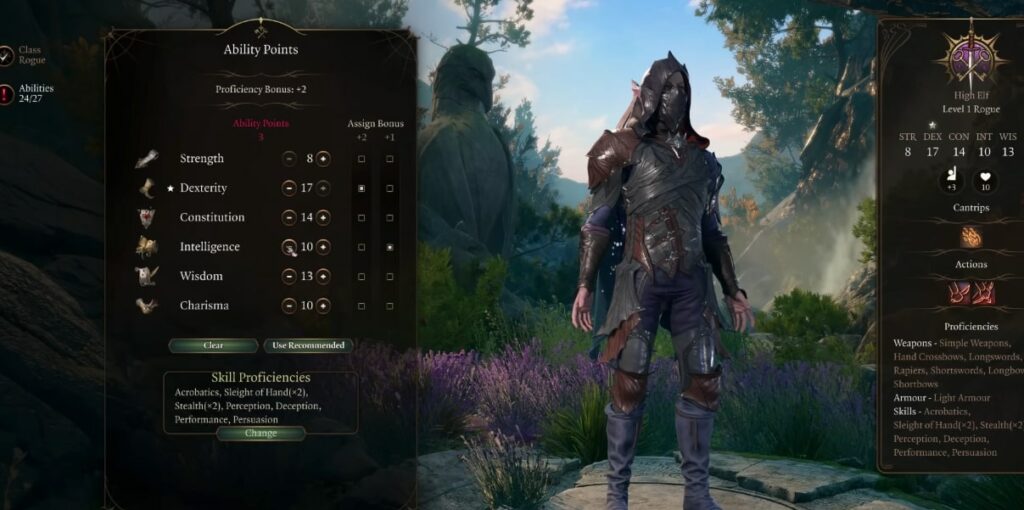Increase Intelligence with its plus button

[x=323, y=247]
